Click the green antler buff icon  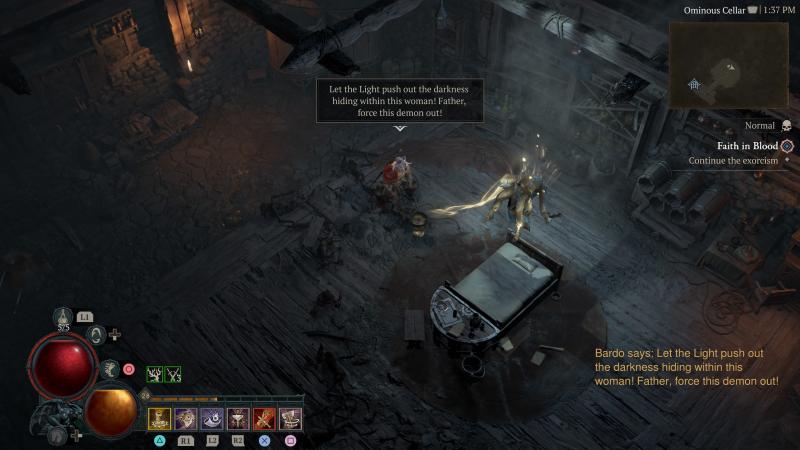[x=155, y=374]
